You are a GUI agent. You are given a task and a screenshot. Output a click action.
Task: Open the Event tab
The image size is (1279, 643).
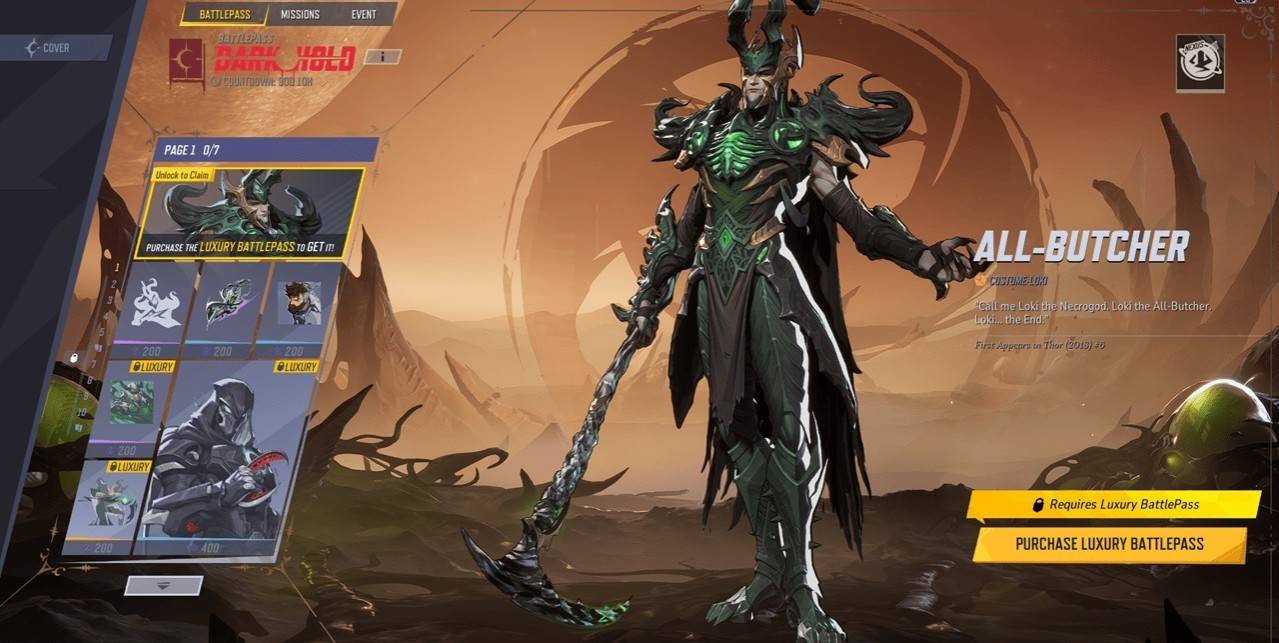[363, 14]
